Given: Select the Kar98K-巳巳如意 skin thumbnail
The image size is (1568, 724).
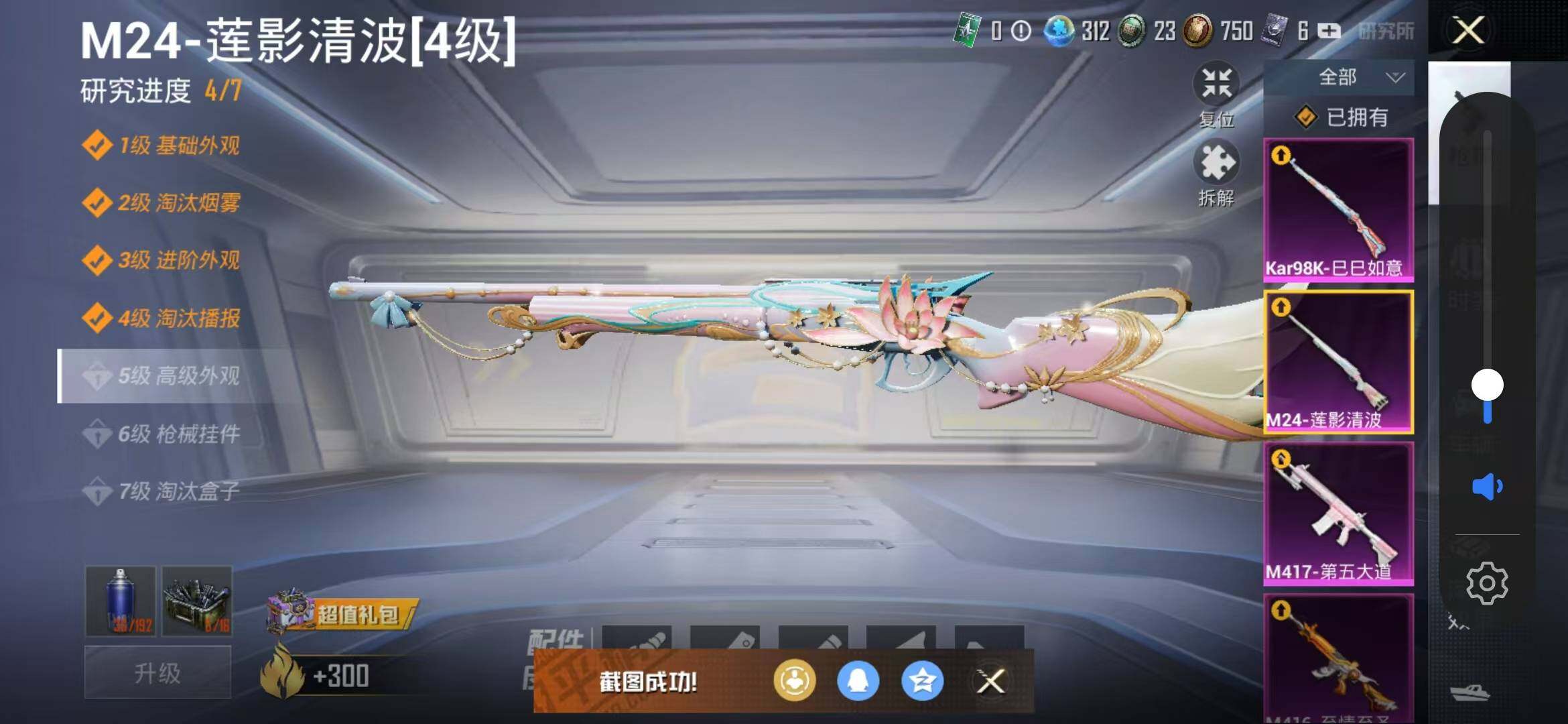Looking at the screenshot, I should pyautogui.click(x=1338, y=208).
